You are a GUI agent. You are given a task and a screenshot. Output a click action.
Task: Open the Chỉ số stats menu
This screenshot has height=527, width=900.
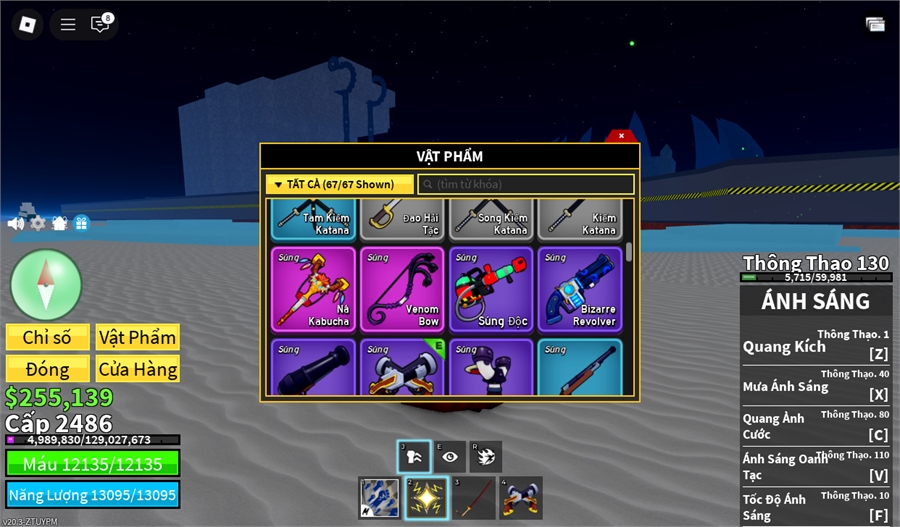[48, 337]
